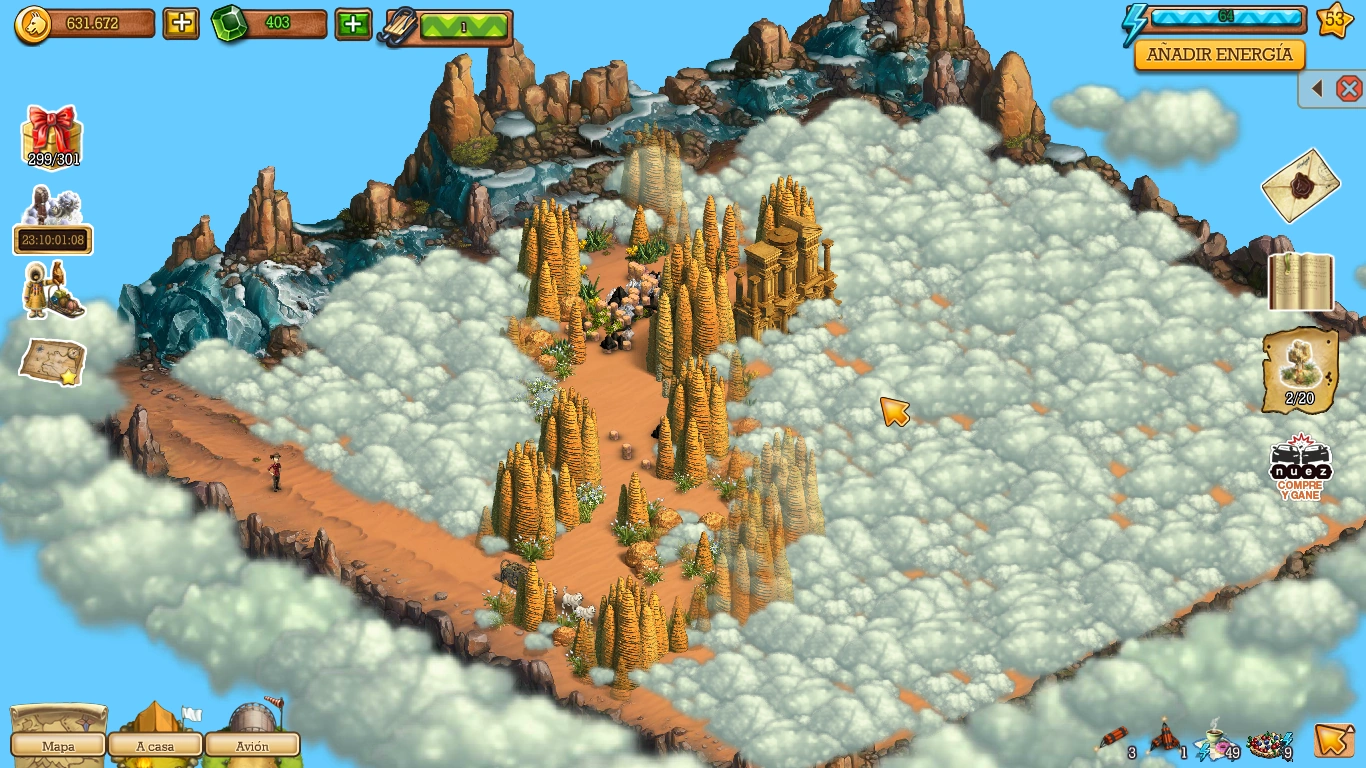Add more gold coins with the plus button

[x=181, y=23]
